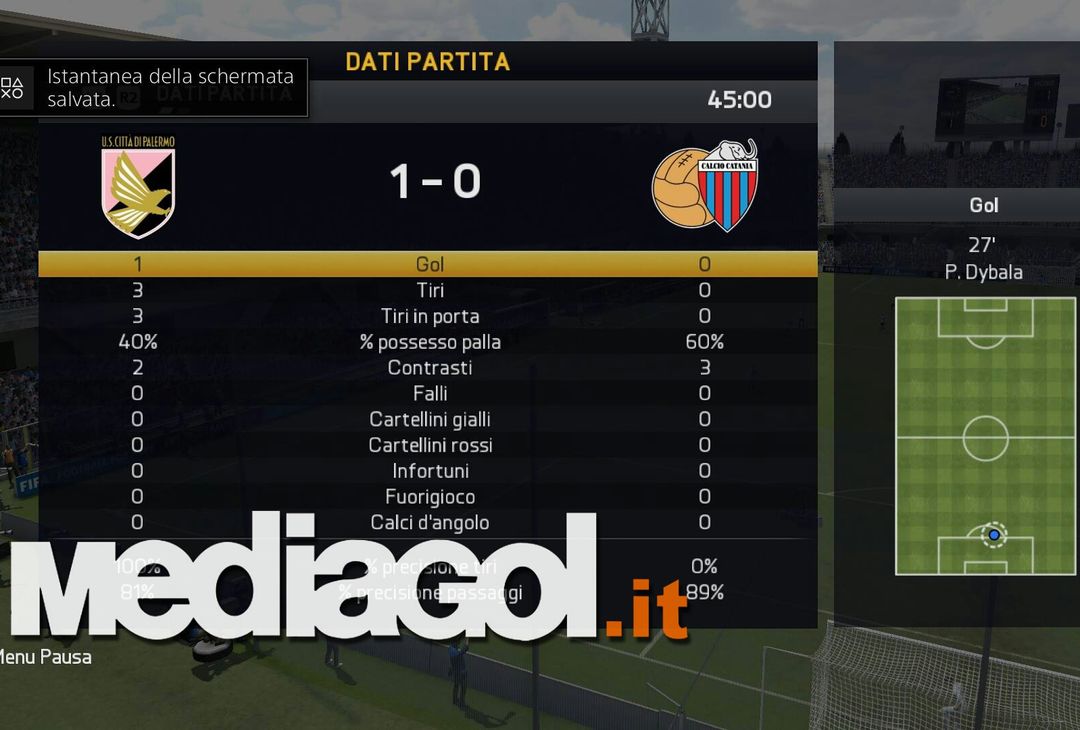Choose the Falli stat row

click(x=430, y=394)
